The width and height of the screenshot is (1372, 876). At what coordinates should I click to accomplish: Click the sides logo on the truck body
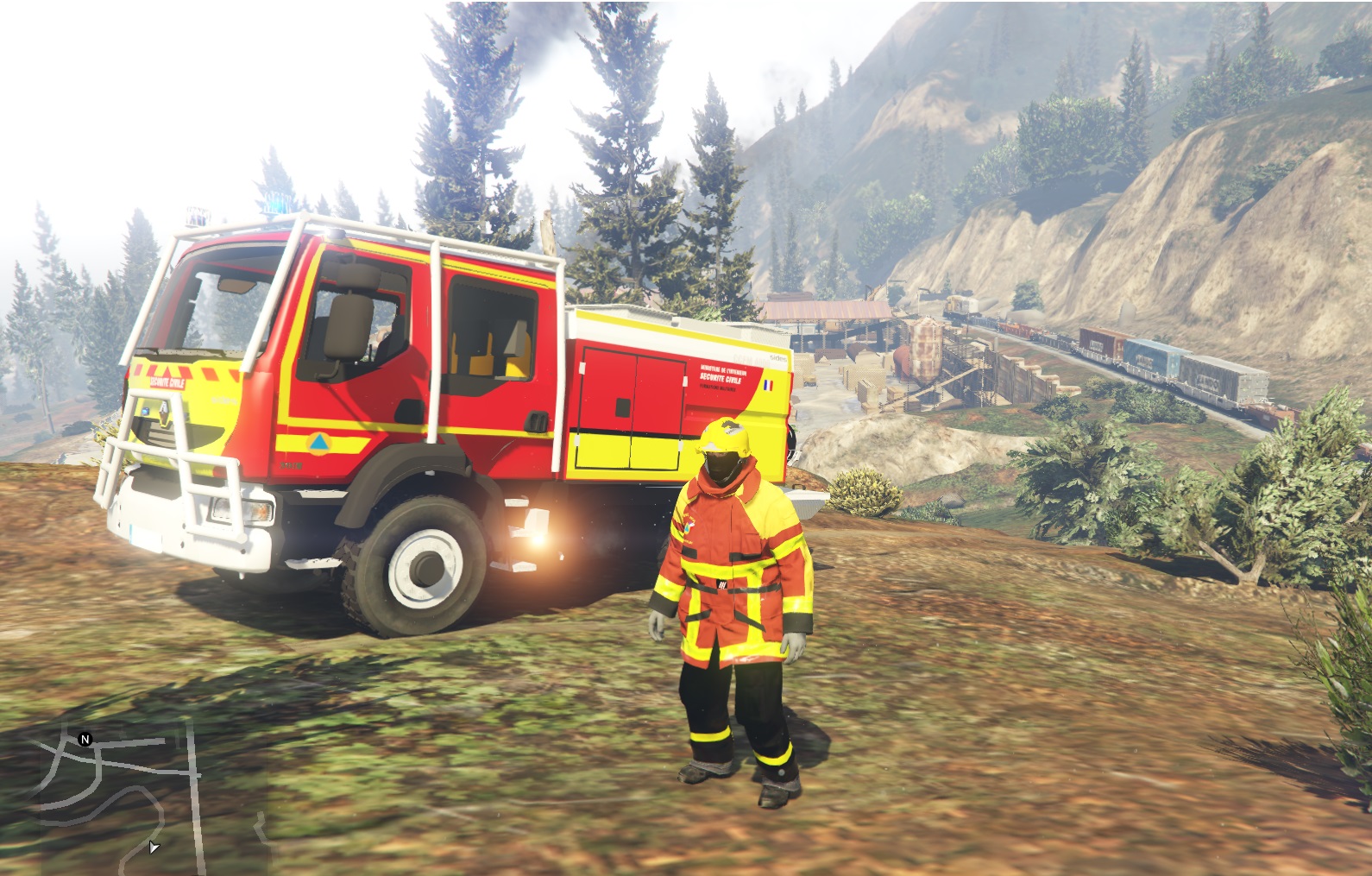tap(778, 357)
